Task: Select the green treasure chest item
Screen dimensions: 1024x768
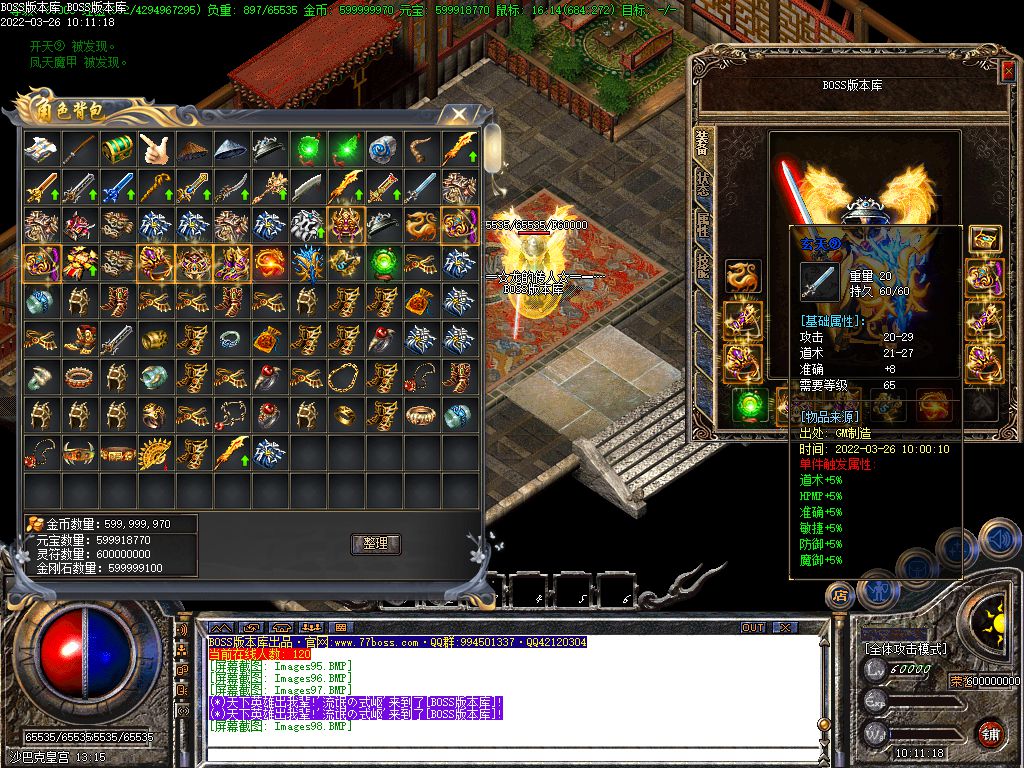Action: (118, 149)
